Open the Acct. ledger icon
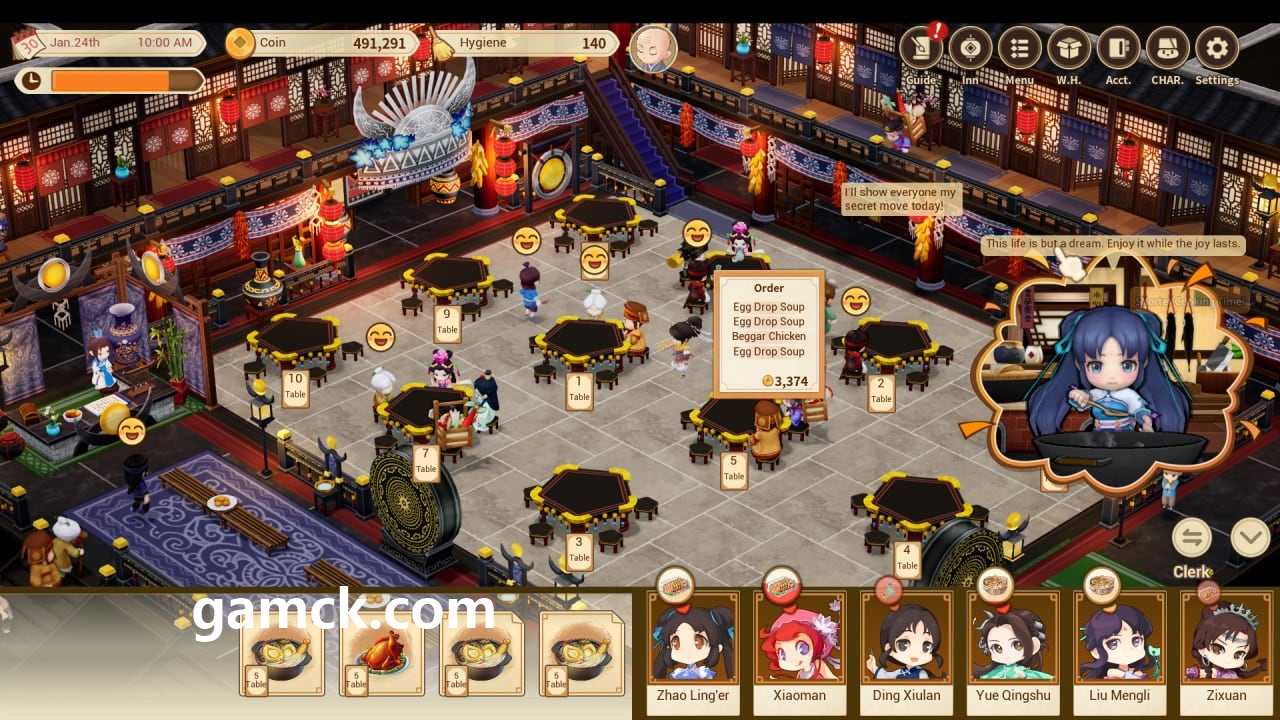The height and width of the screenshot is (720, 1280). coord(1118,50)
